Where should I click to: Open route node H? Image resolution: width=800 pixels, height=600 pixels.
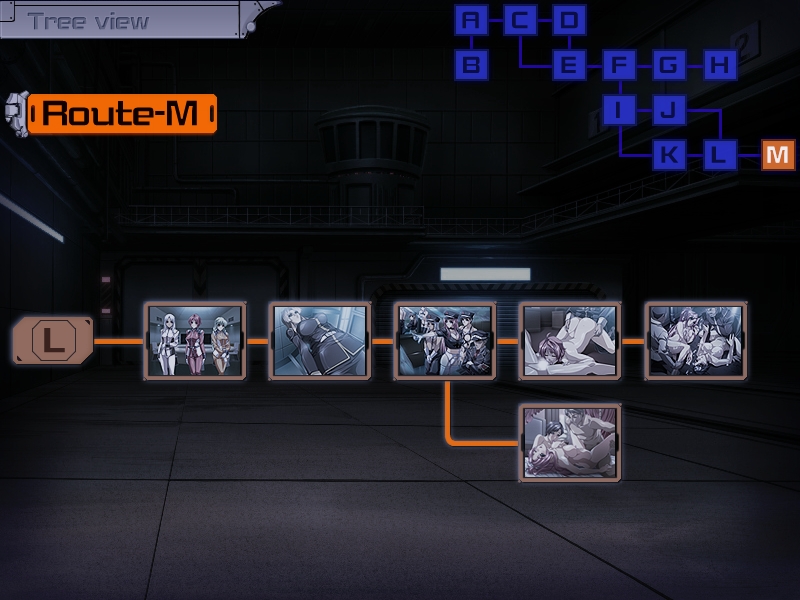click(x=718, y=66)
